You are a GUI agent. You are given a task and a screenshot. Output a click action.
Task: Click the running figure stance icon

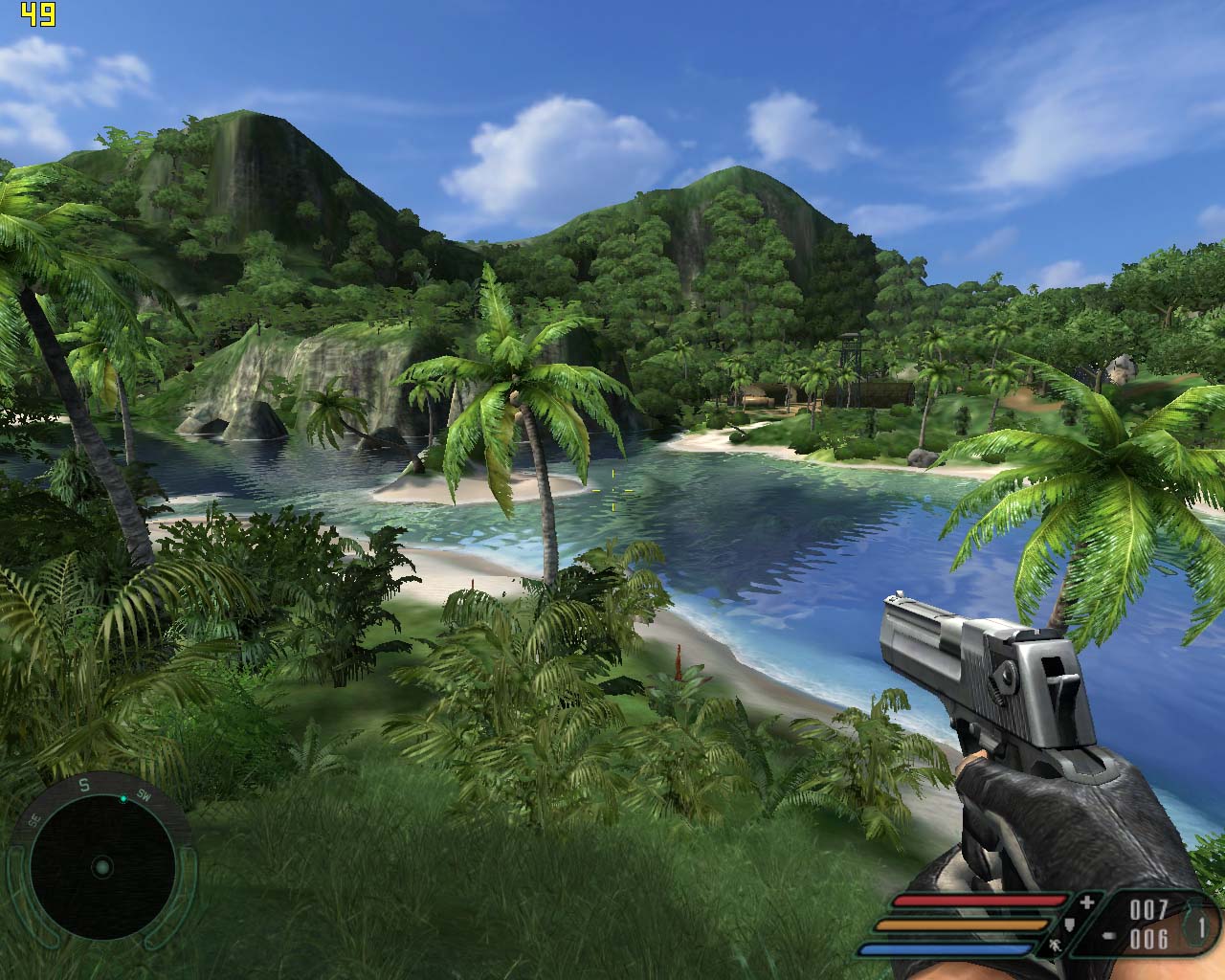(1056, 946)
